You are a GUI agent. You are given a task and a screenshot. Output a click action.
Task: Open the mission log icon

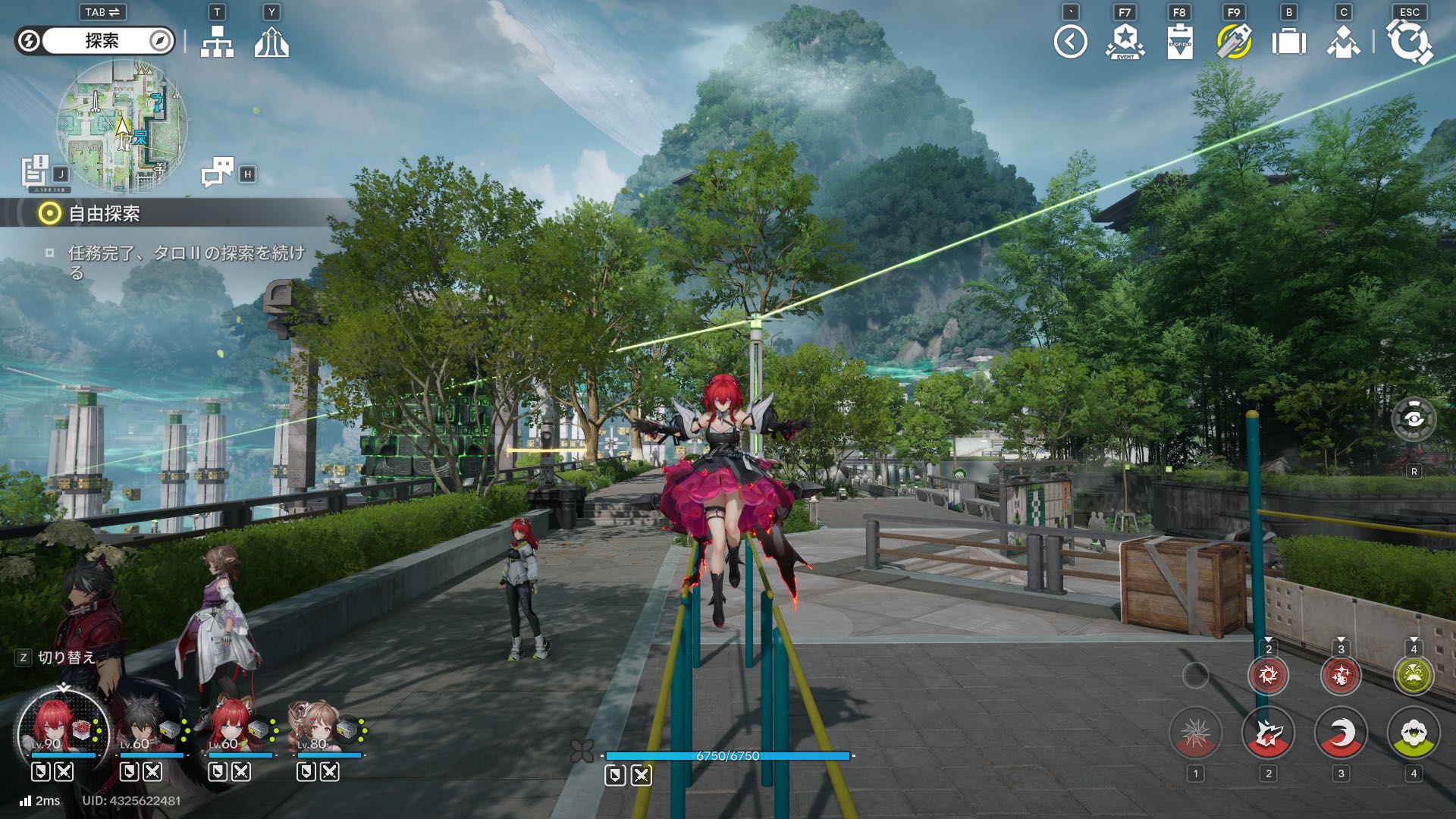36,171
